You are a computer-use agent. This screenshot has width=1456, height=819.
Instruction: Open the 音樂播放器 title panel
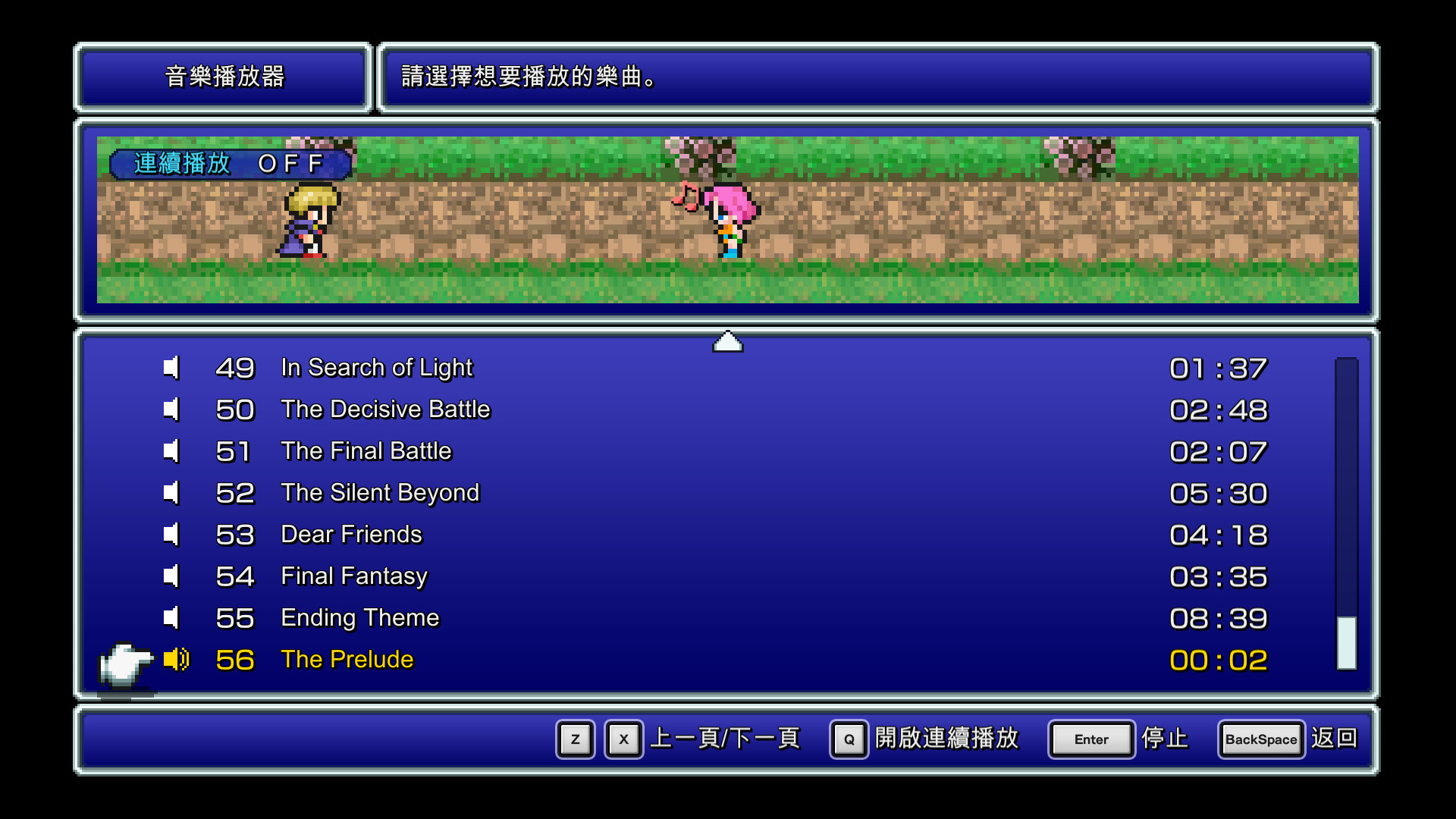click(x=223, y=77)
